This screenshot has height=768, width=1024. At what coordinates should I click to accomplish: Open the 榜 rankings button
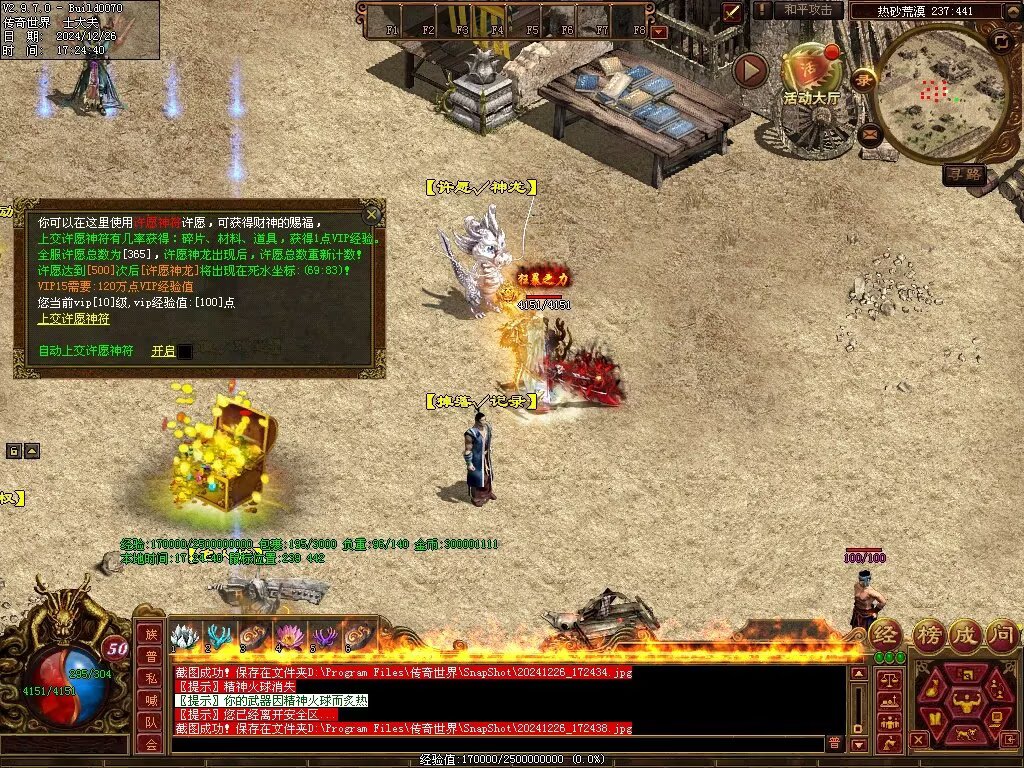click(x=928, y=634)
